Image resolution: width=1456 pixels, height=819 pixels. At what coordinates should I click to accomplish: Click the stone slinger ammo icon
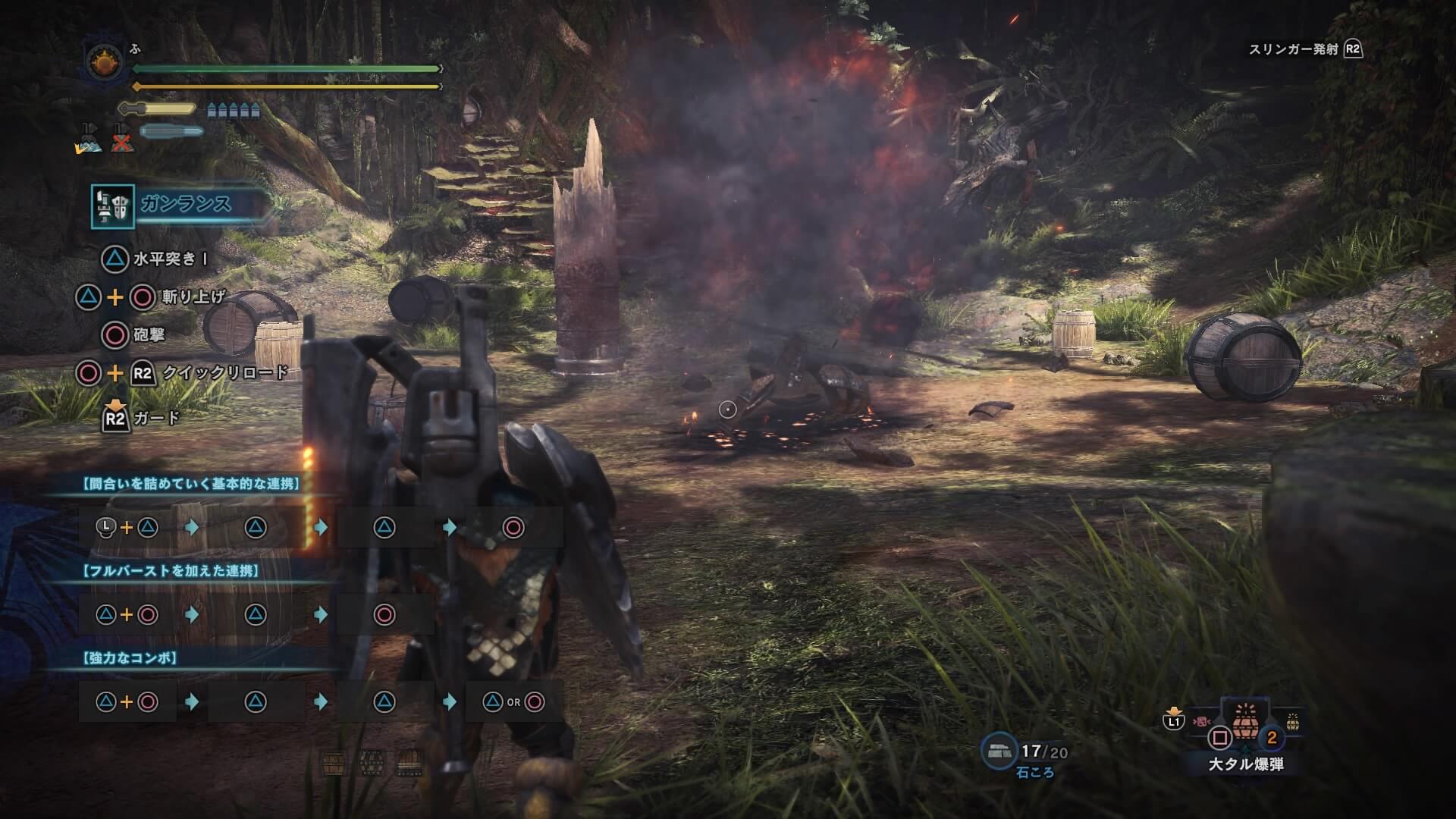point(999,752)
